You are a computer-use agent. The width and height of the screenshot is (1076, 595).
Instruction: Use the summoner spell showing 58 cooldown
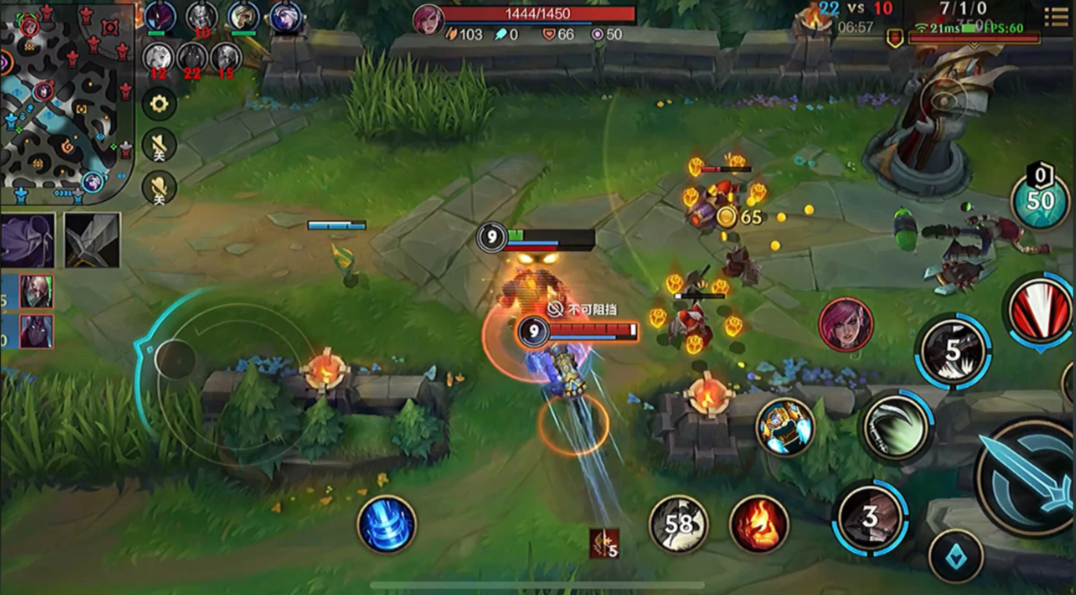point(679,524)
